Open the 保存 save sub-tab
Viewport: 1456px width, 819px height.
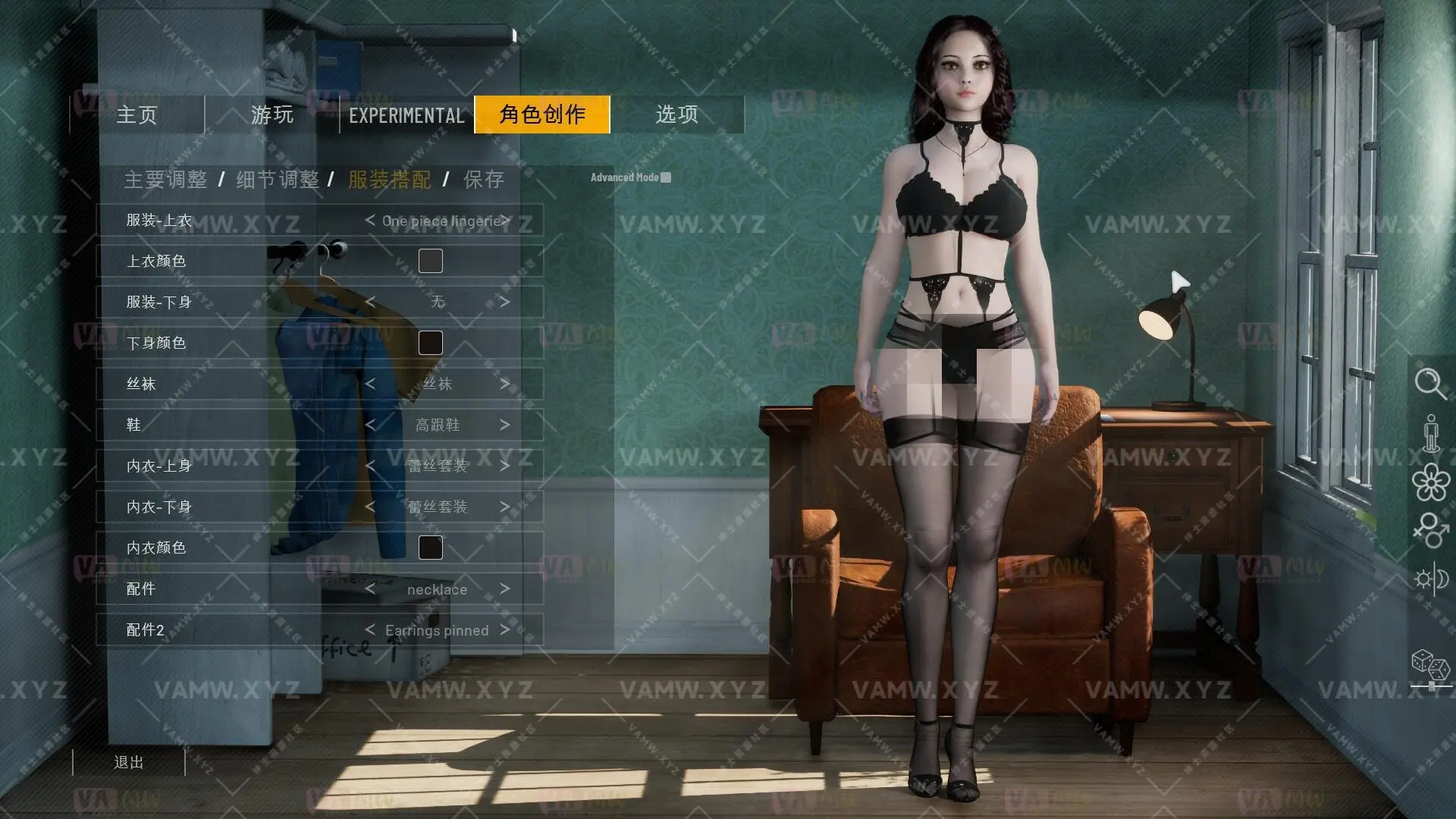(484, 180)
